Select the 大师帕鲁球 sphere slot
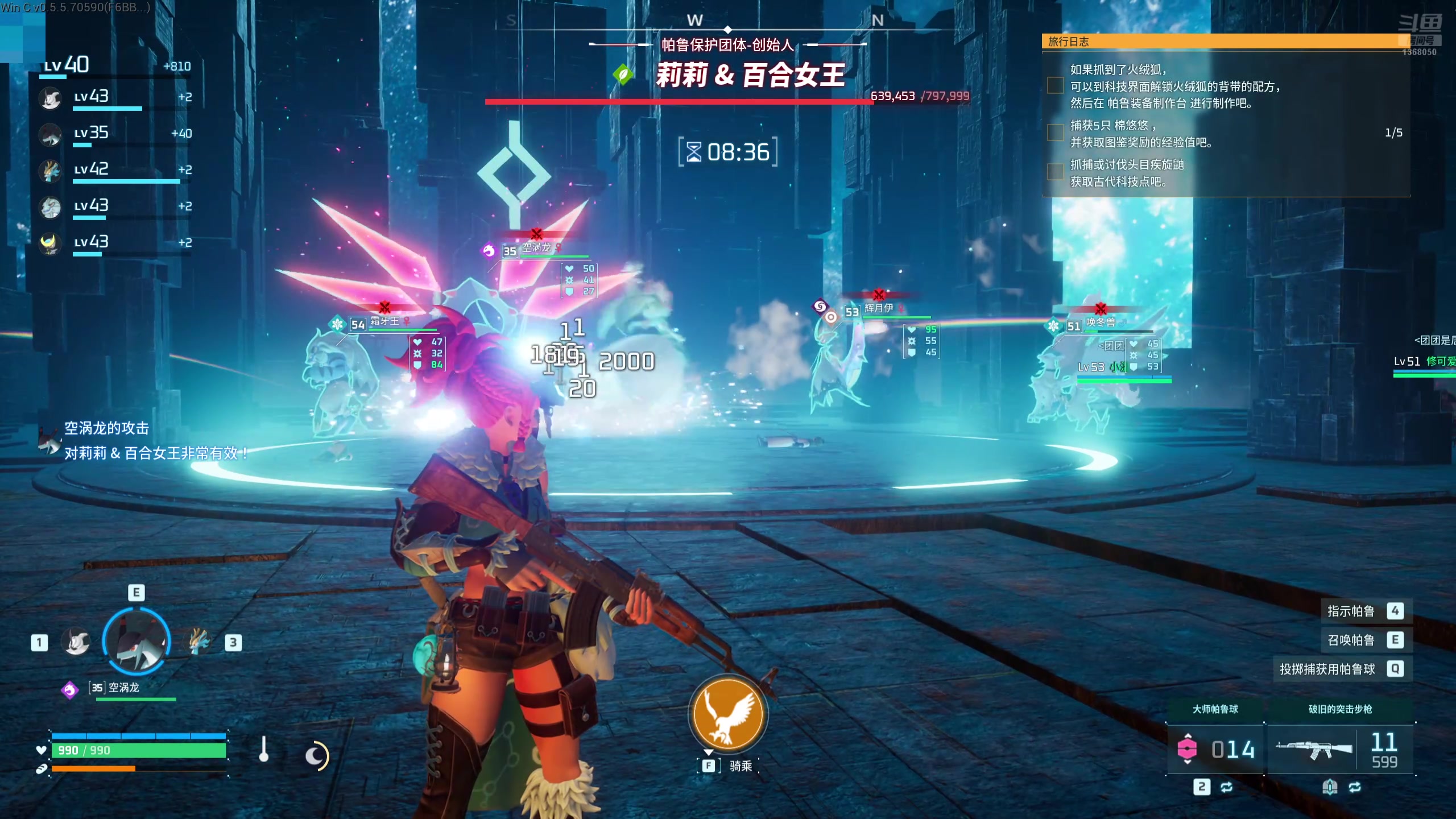This screenshot has height=819, width=1456. [1215, 748]
